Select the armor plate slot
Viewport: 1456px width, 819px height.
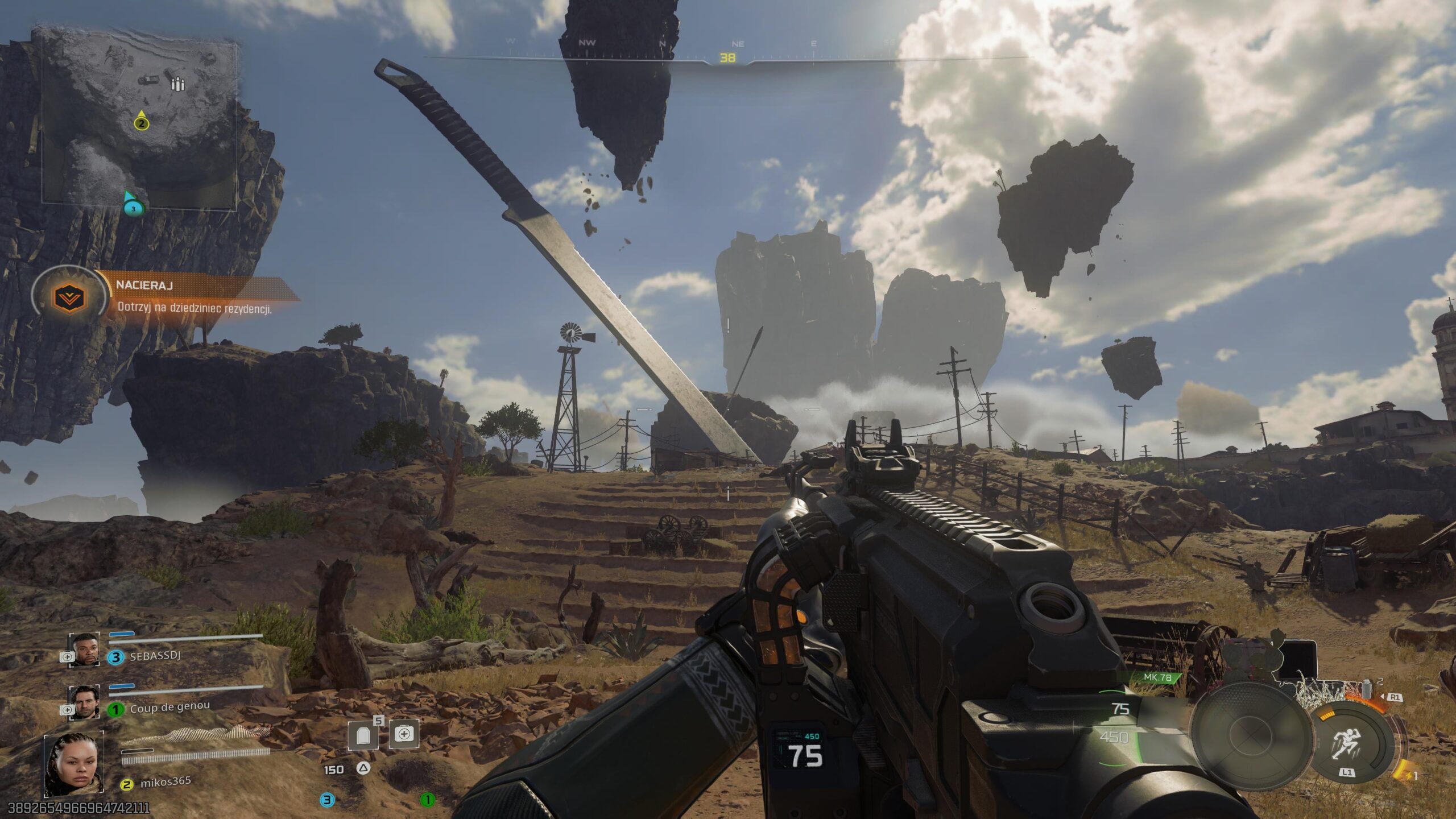[x=364, y=736]
